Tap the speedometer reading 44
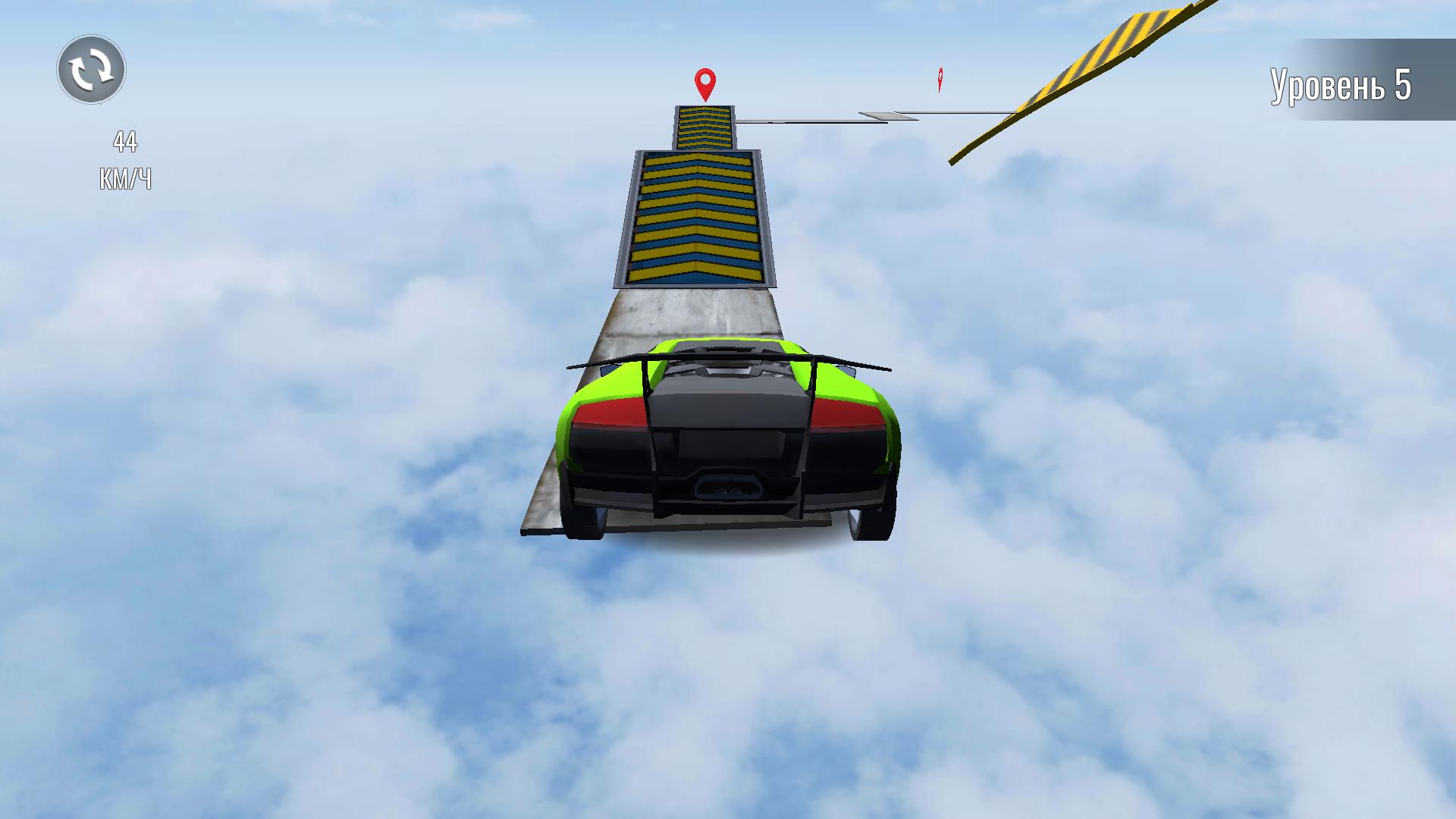Image resolution: width=1456 pixels, height=819 pixels. (125, 140)
